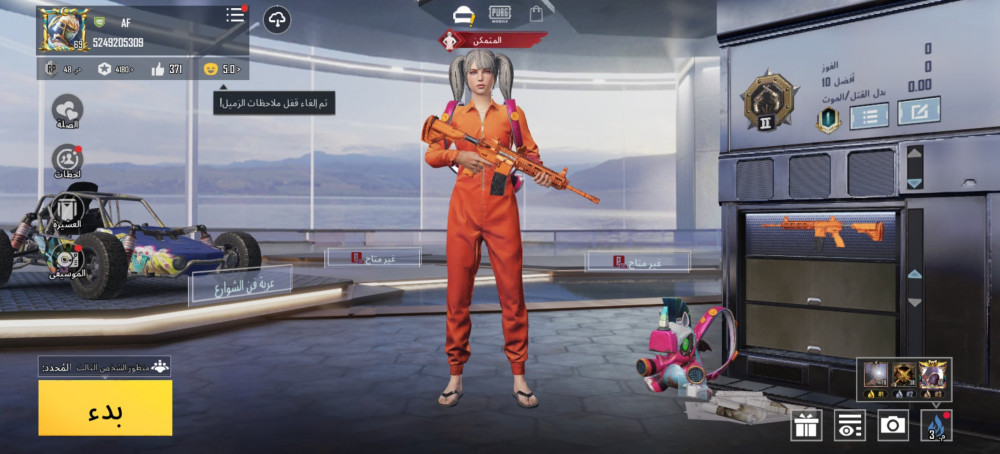Open the gift box icon
The height and width of the screenshot is (454, 1000).
tap(806, 425)
